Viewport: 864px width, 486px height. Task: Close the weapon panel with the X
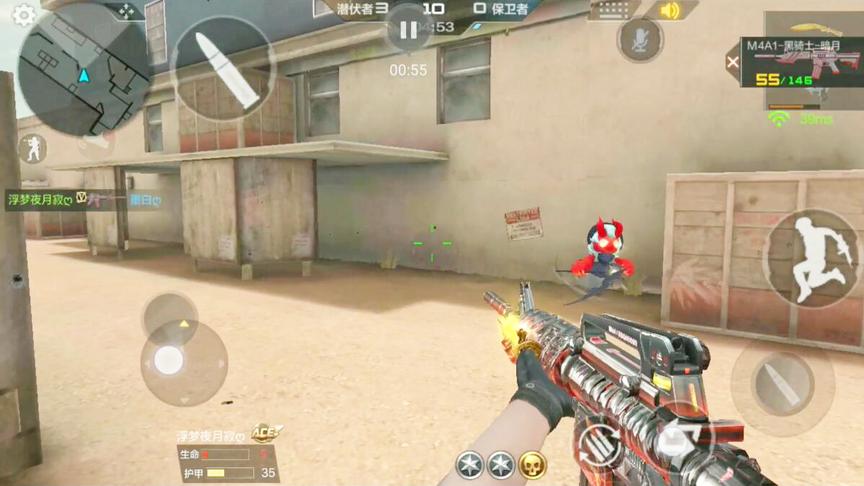733,62
